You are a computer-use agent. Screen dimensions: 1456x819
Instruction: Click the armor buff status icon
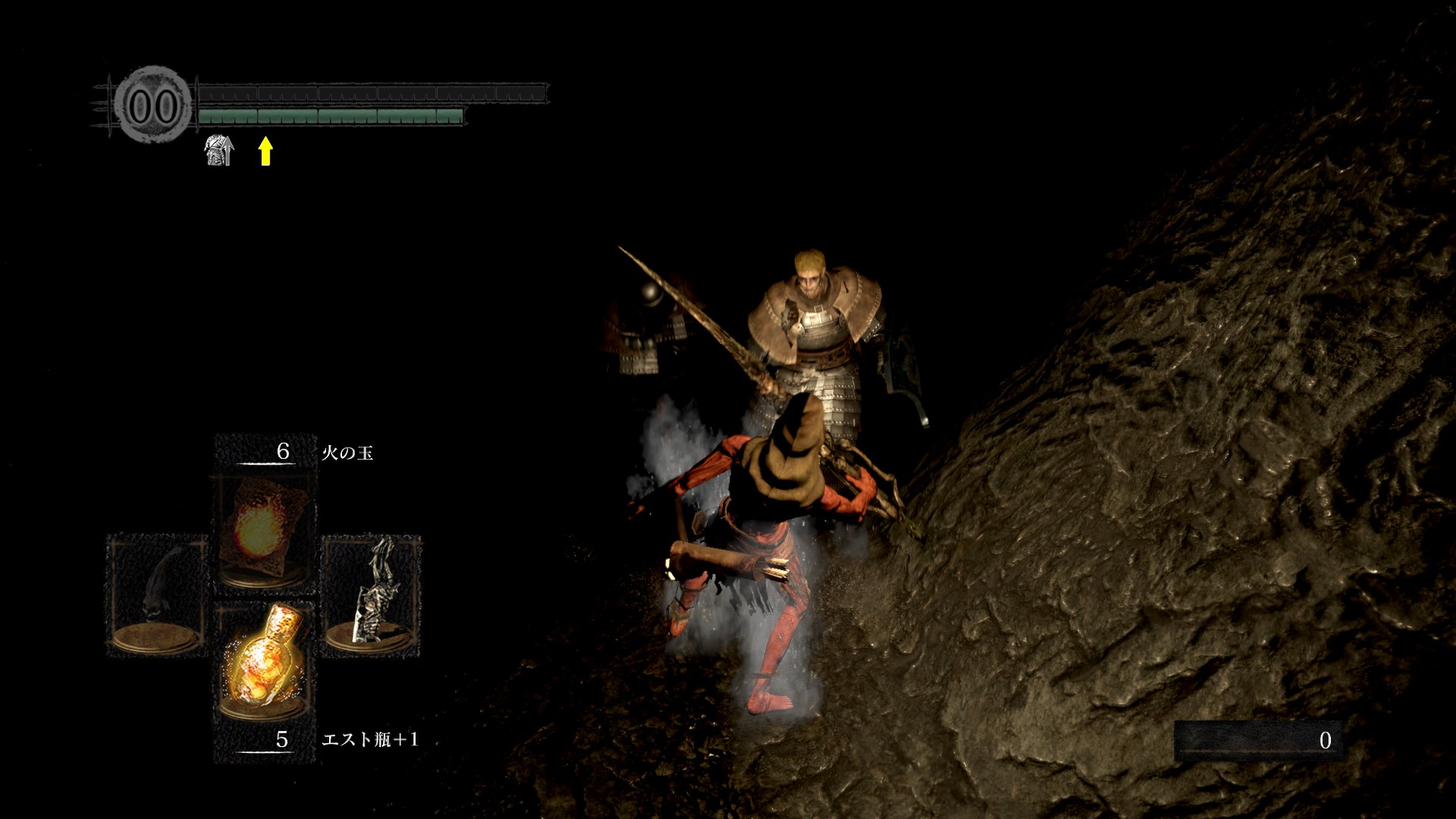point(219,150)
